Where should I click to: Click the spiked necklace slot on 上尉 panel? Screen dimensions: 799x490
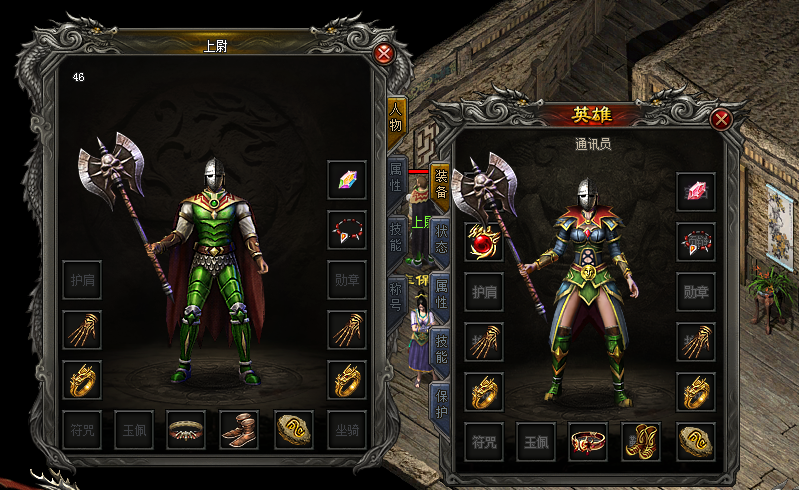click(x=347, y=230)
